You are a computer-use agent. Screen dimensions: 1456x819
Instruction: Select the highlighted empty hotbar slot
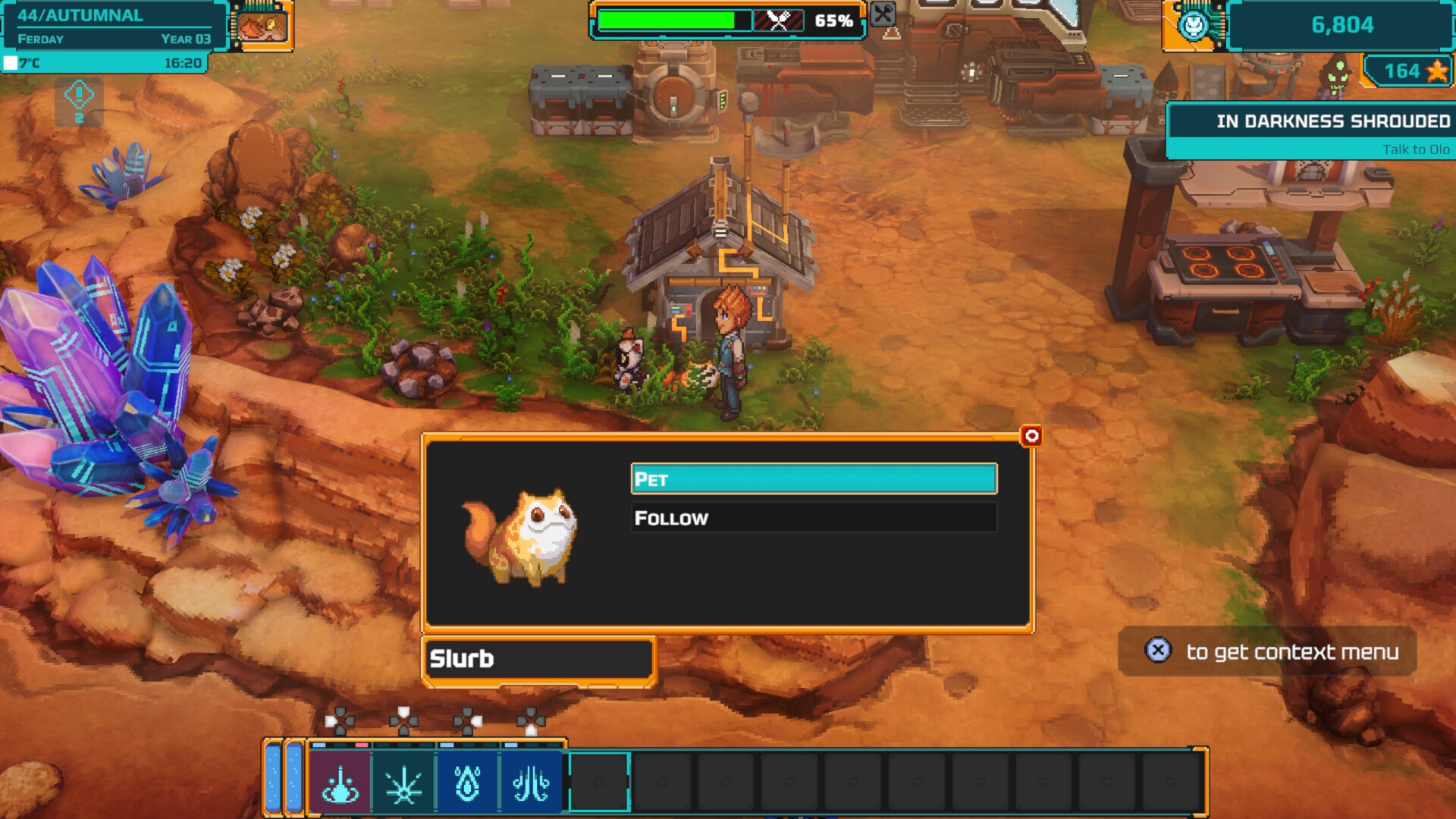click(x=599, y=782)
